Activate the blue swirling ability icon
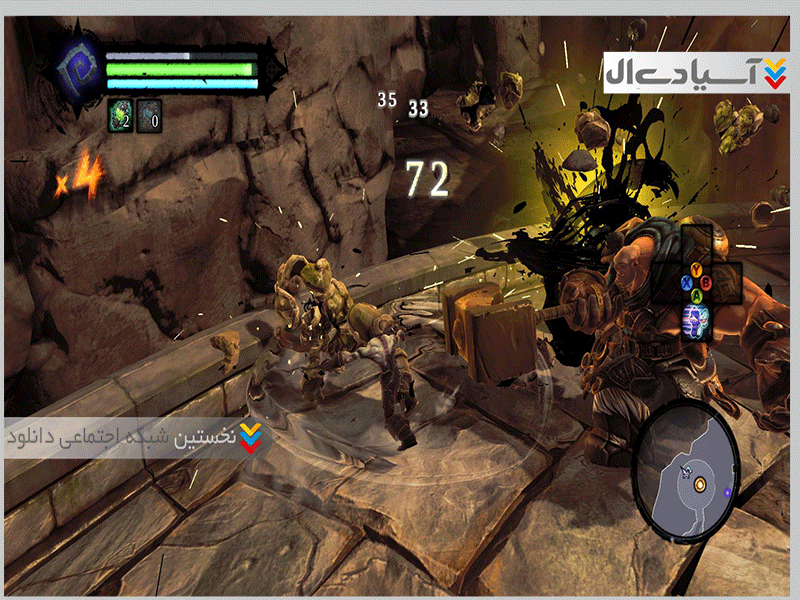This screenshot has height=600, width=800. point(696,320)
